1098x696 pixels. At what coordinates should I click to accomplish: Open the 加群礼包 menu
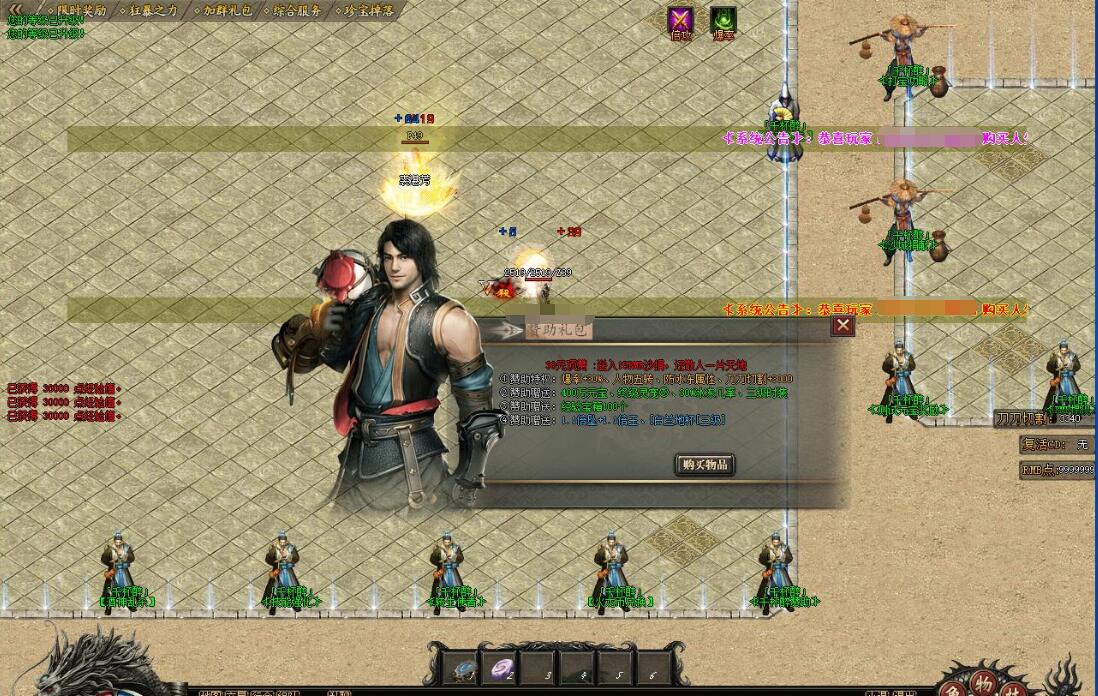[229, 10]
